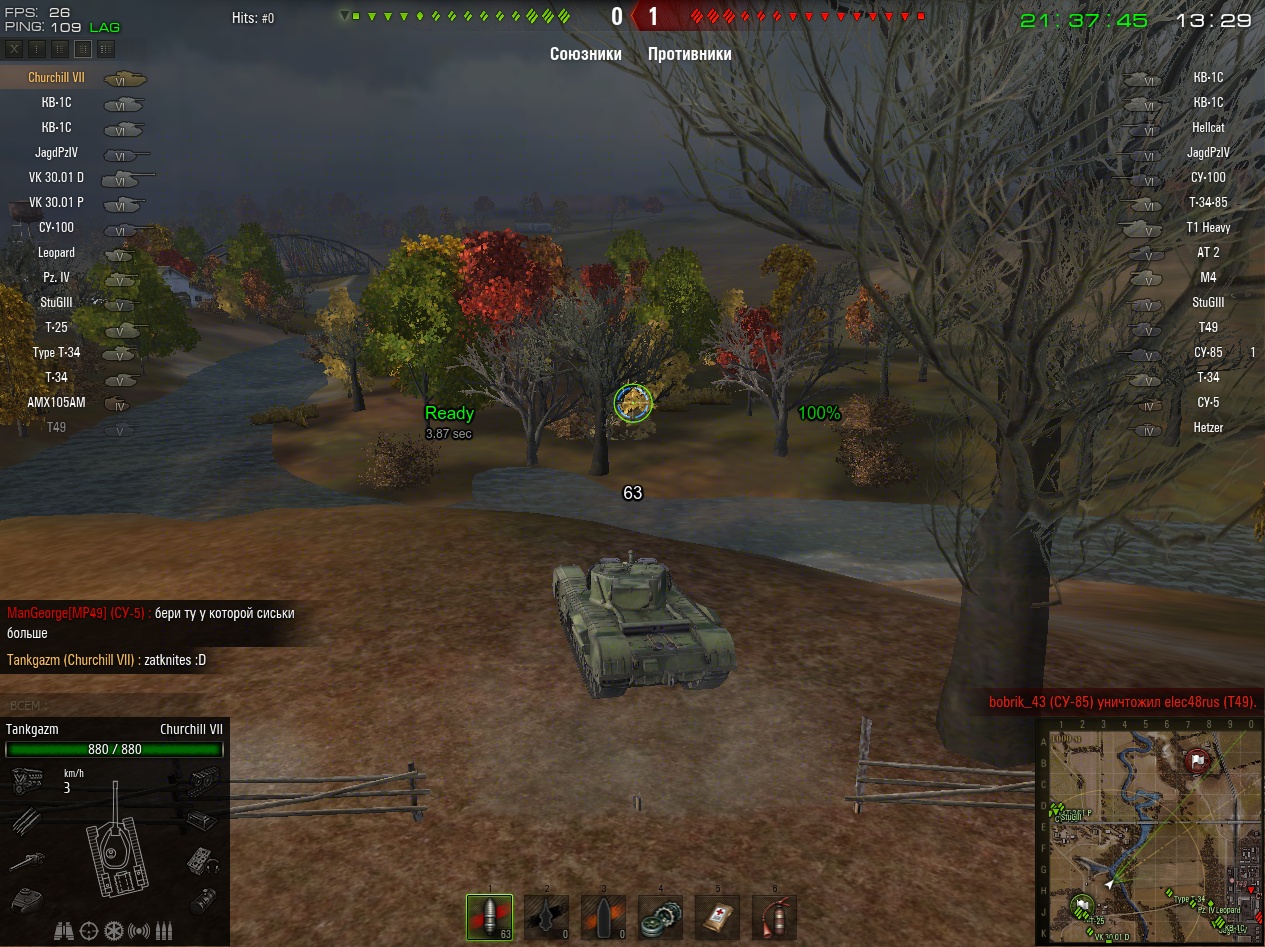1265x947 pixels.
Task: Click the minimap in the corner
Action: 1149,831
